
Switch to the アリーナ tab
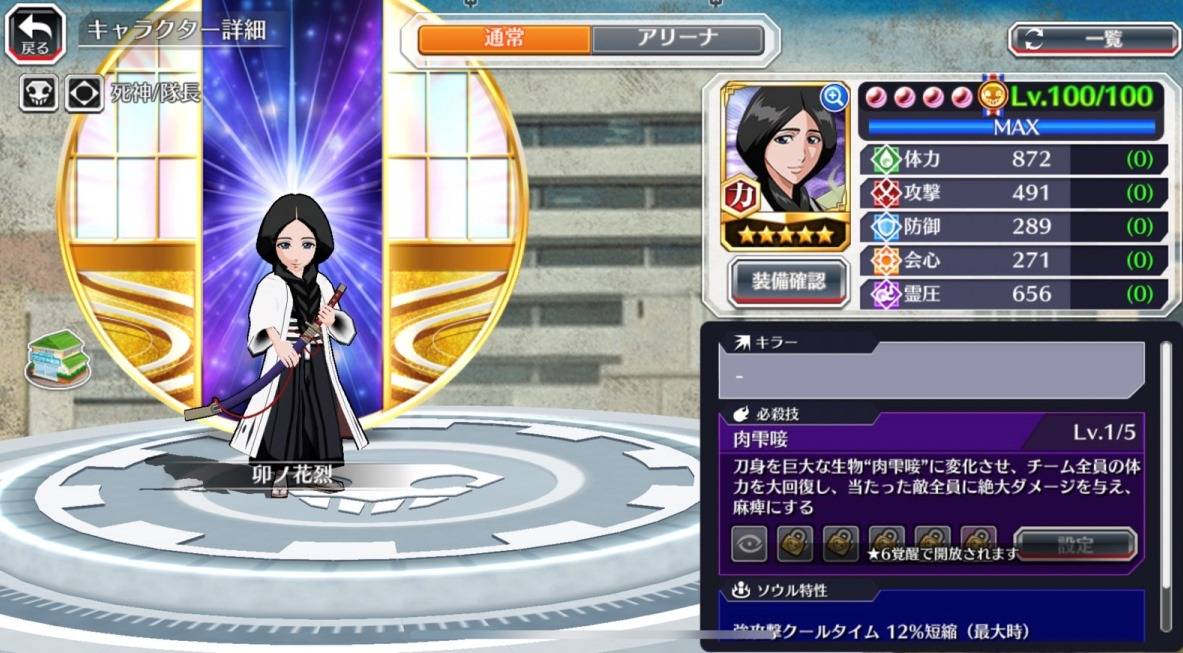677,39
